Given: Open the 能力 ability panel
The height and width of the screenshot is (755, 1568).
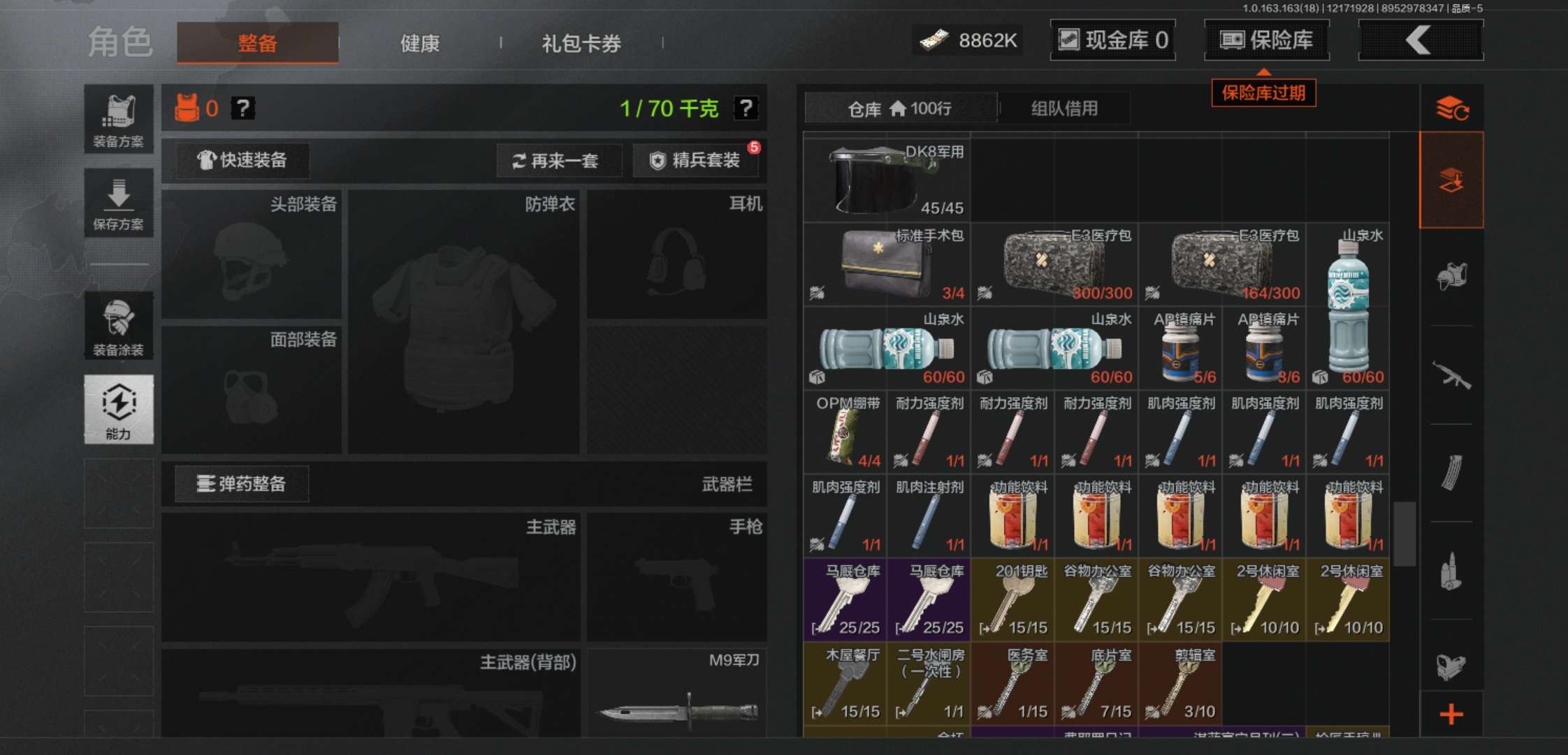Looking at the screenshot, I should (x=119, y=409).
